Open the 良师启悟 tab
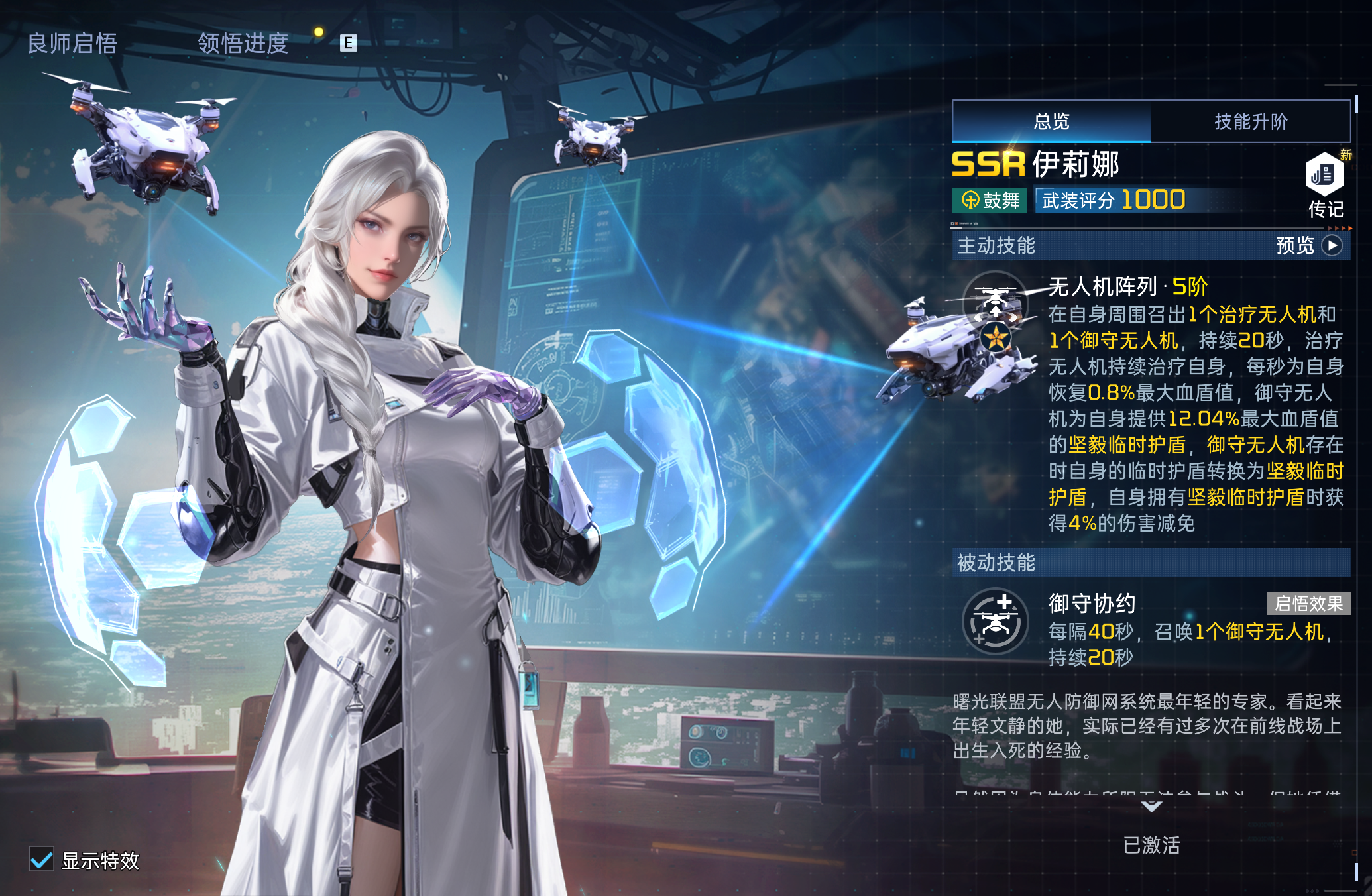 72,44
